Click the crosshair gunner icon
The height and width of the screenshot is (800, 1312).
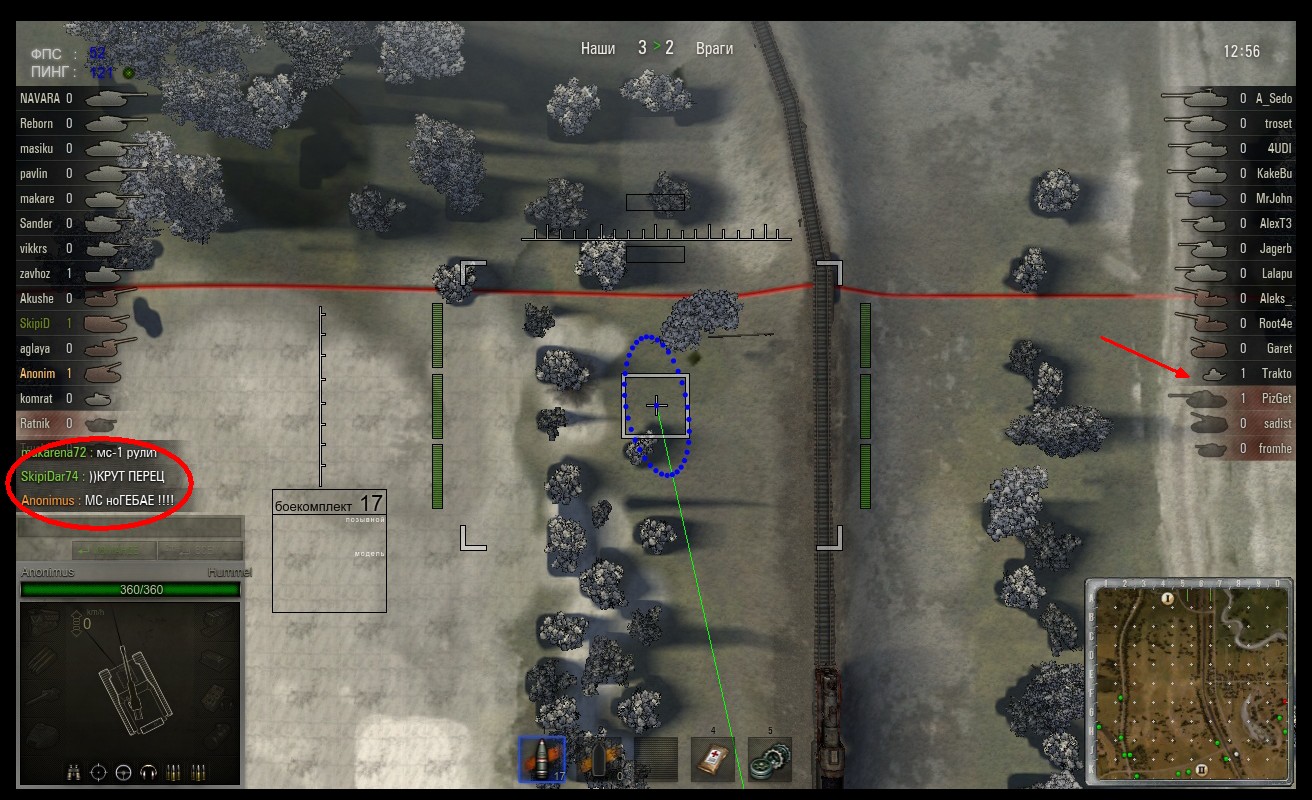point(99,772)
